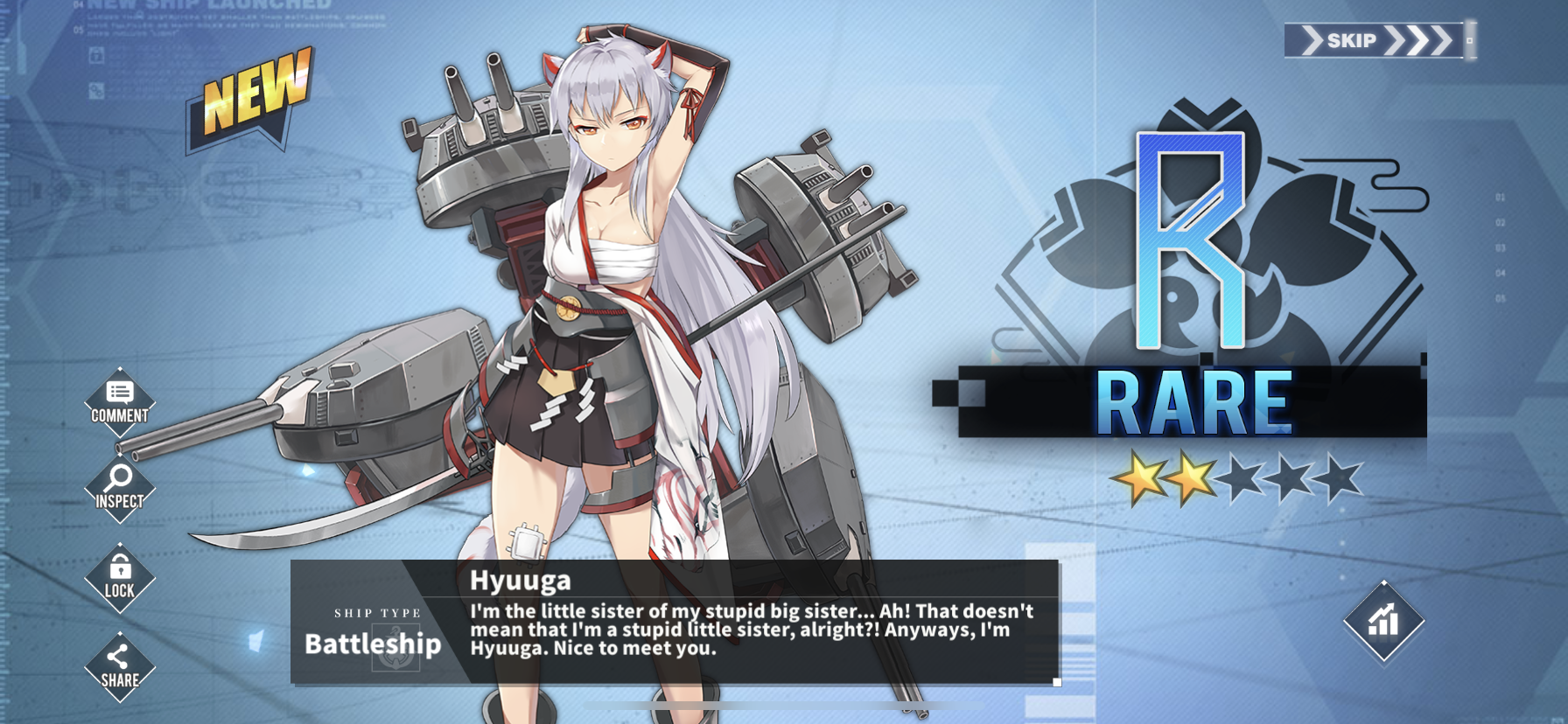Inspect the ship artwork
Image resolution: width=1568 pixels, height=724 pixels.
tap(120, 487)
